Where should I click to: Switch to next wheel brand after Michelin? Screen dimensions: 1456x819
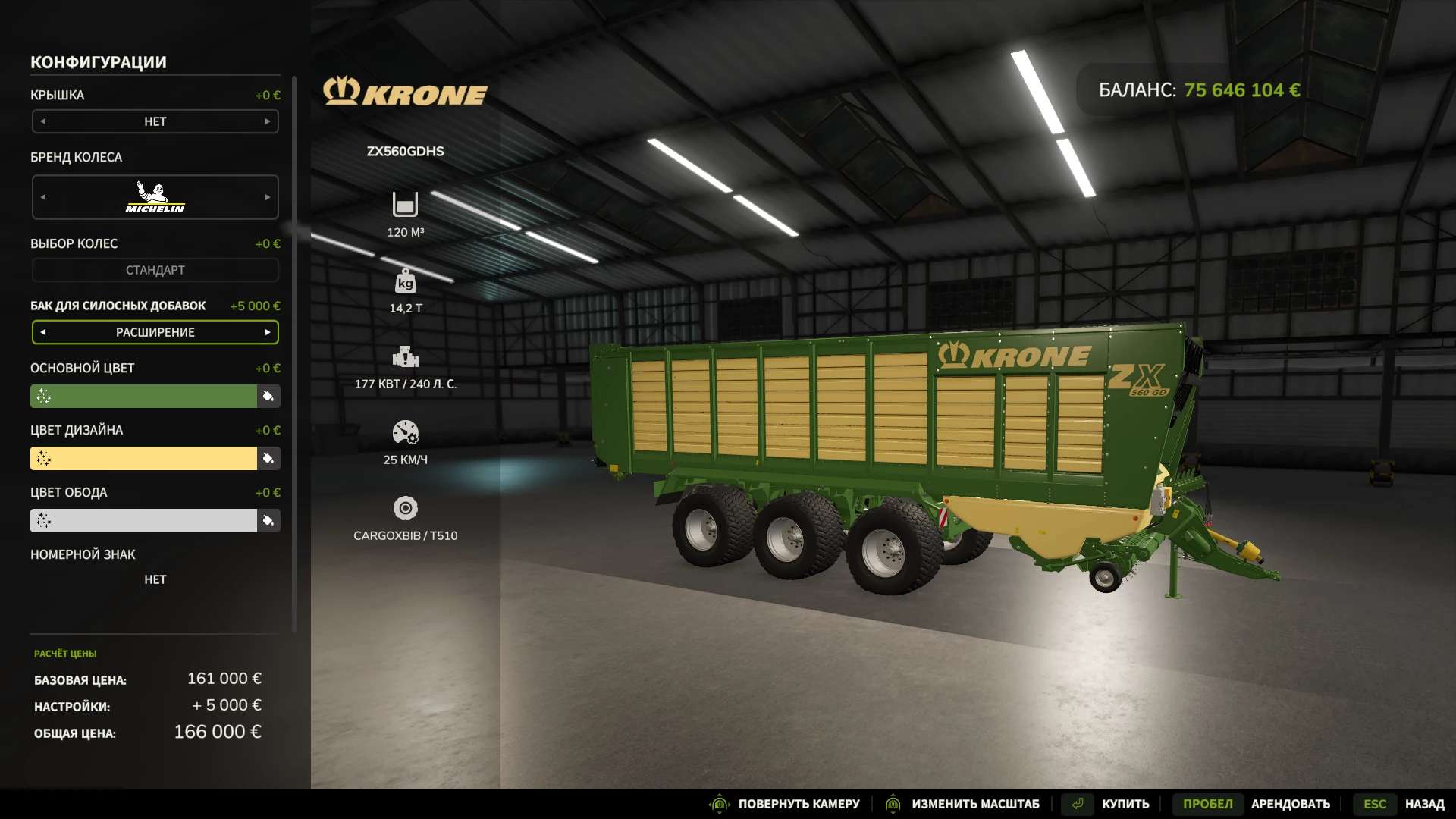[x=268, y=197]
